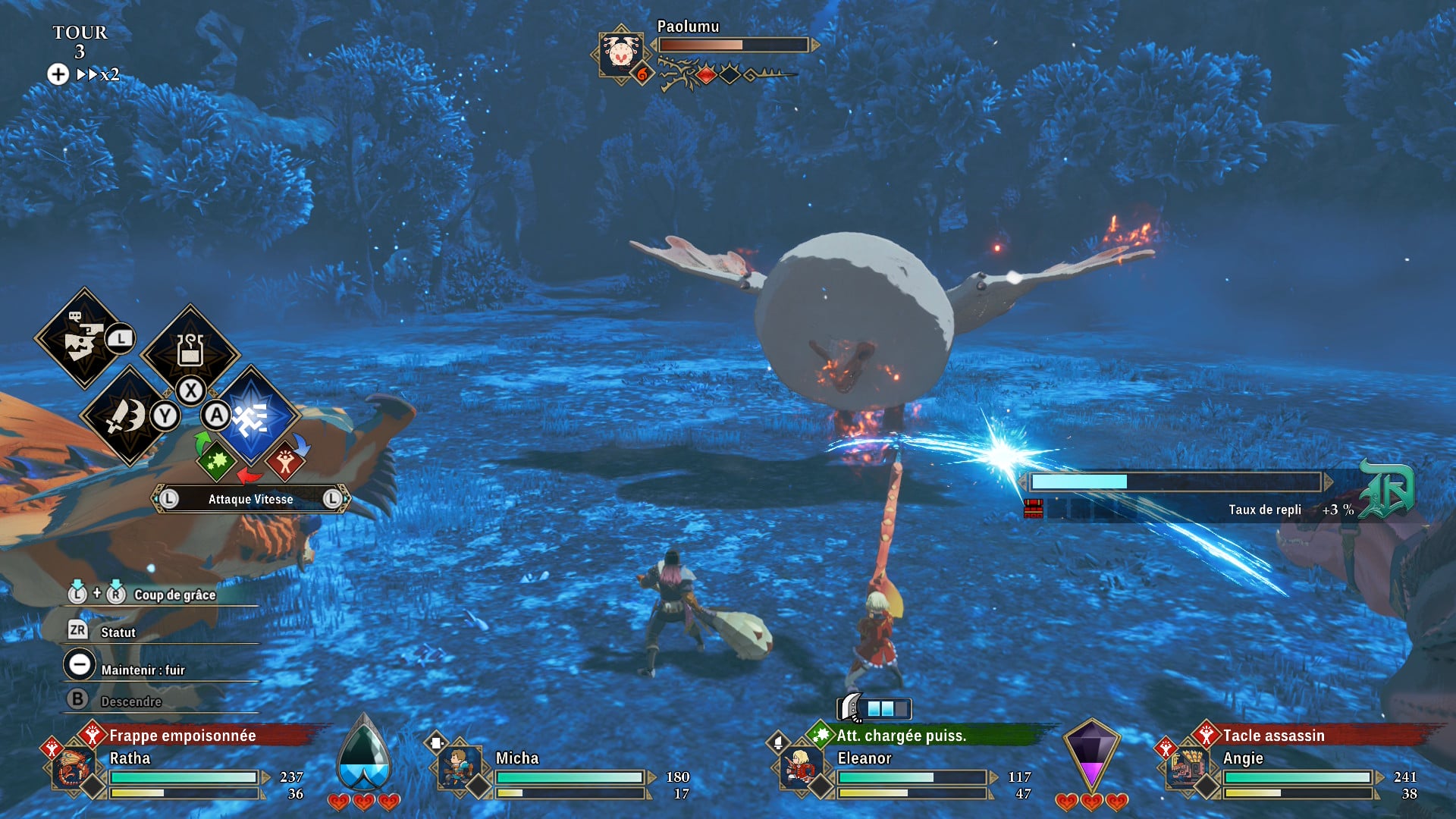
Task: Select Micha's party portrait
Action: (x=458, y=767)
